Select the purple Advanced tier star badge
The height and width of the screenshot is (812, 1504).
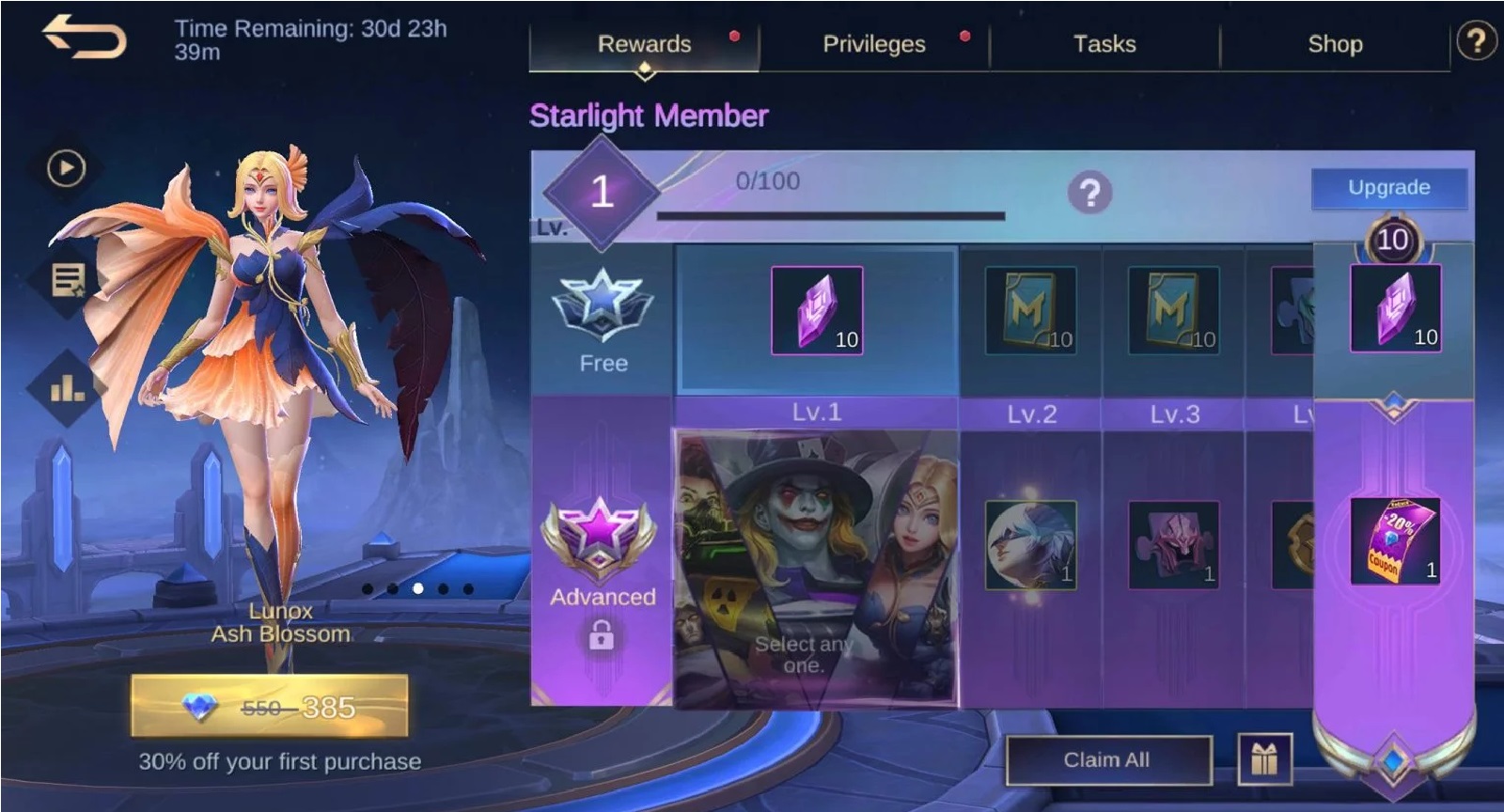point(603,536)
